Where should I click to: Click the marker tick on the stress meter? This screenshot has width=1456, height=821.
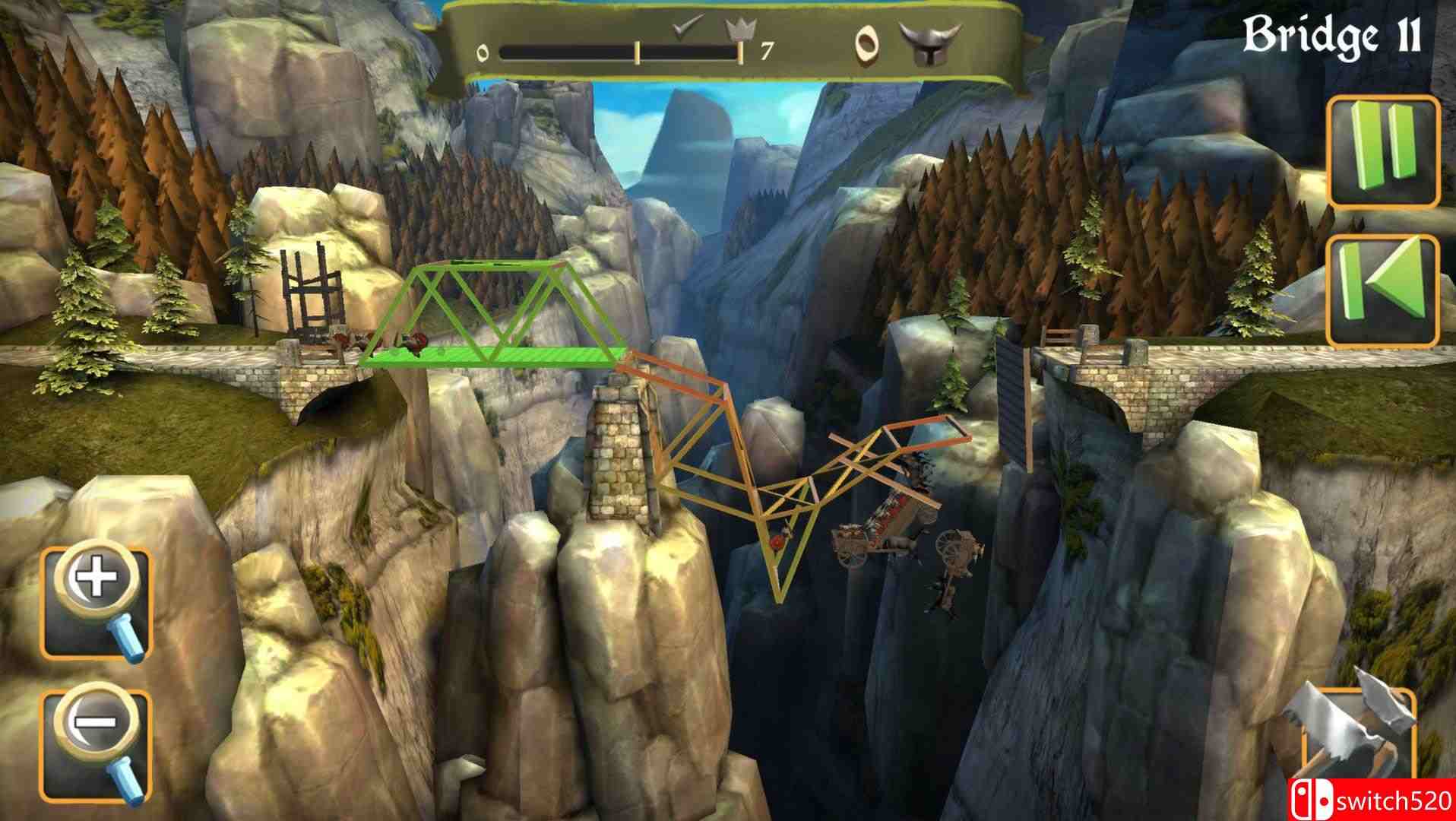[x=638, y=50]
